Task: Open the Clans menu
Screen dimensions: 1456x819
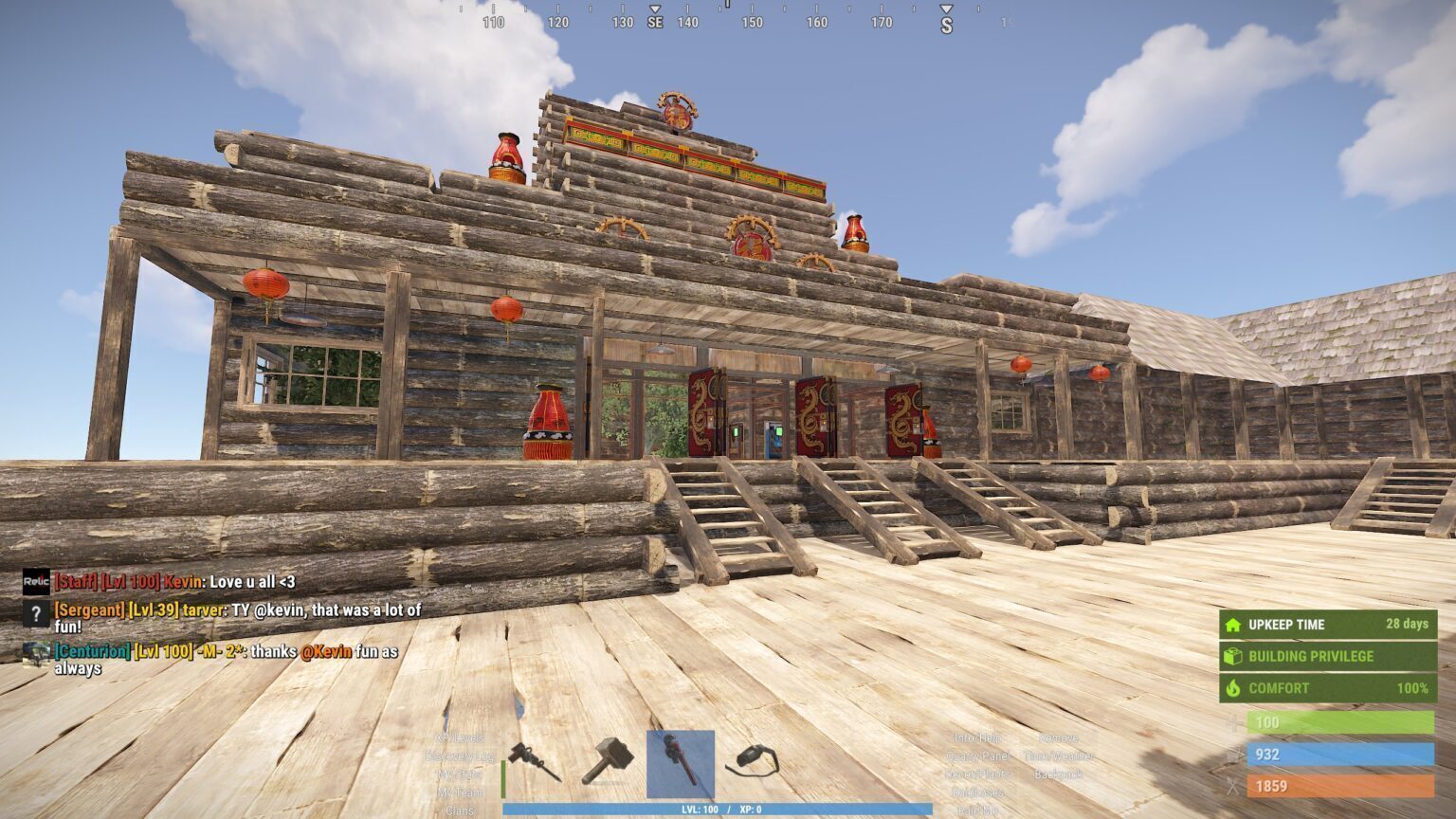Action: [x=460, y=811]
